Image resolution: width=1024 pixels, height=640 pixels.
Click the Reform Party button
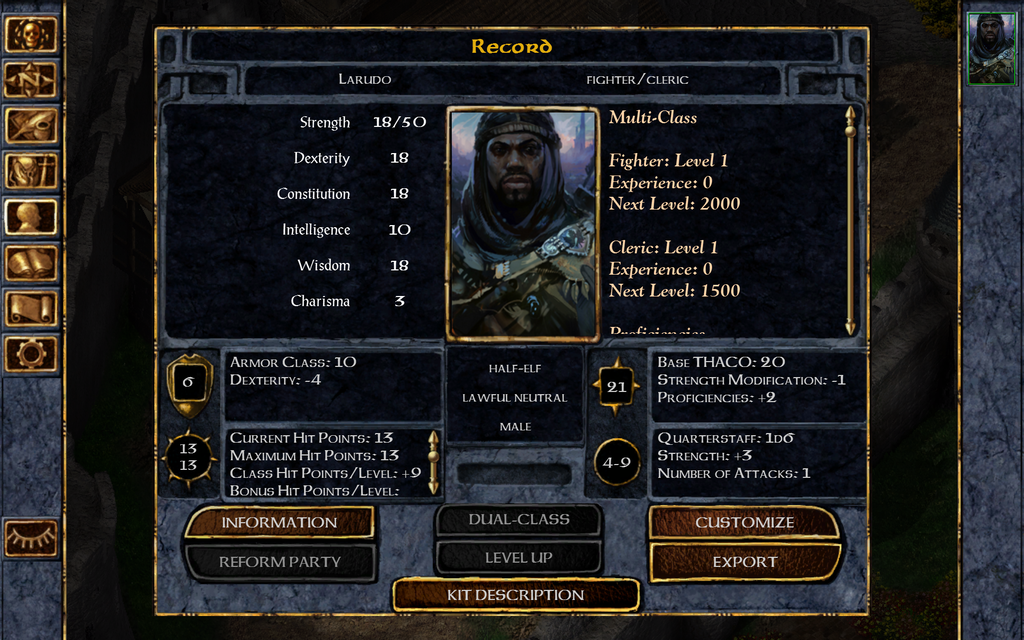click(279, 561)
